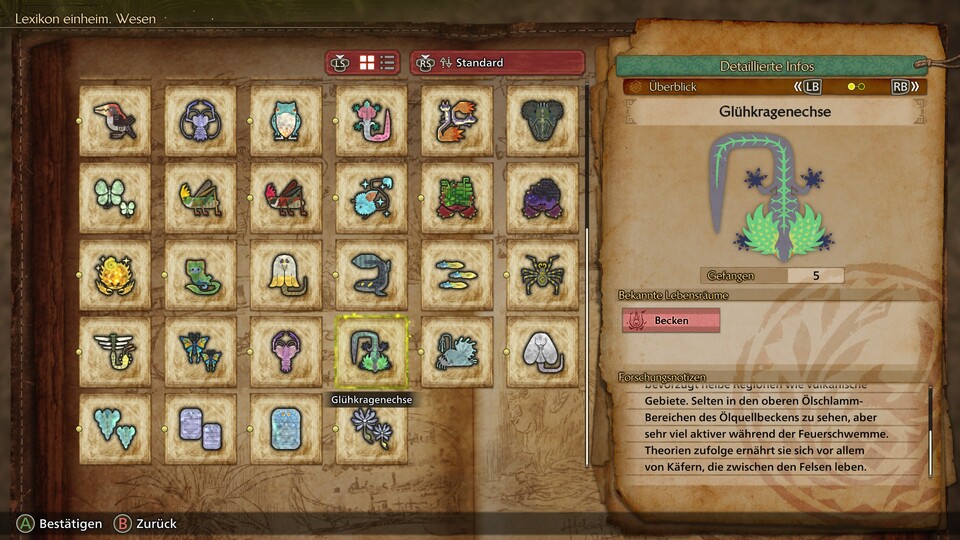Choose the purple flowers tile
The width and height of the screenshot is (960, 540).
[371, 428]
